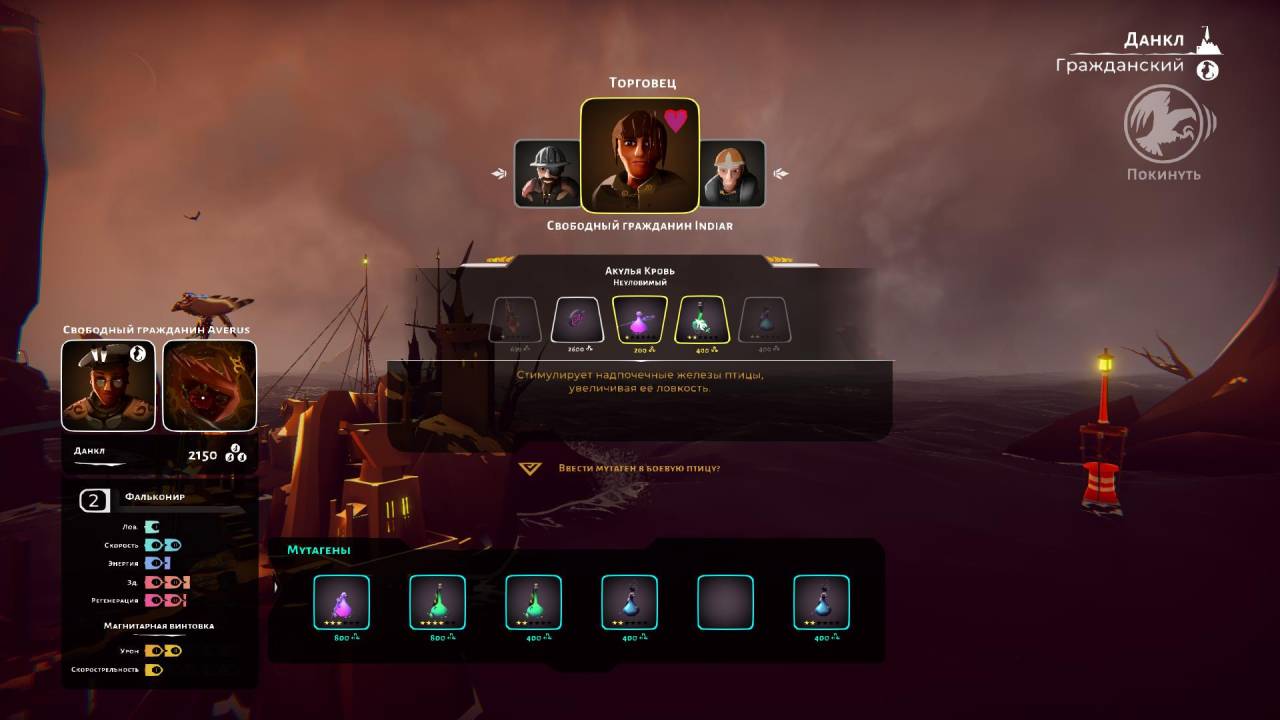This screenshot has height=720, width=1280.
Task: Select the purple flask priced 200
Action: pyautogui.click(x=640, y=320)
